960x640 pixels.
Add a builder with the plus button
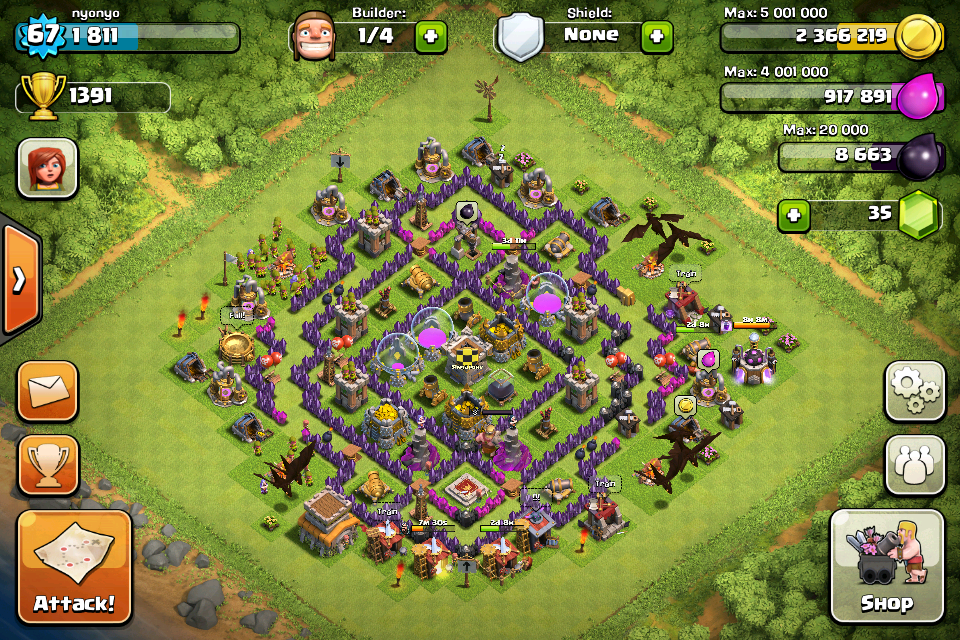(431, 37)
